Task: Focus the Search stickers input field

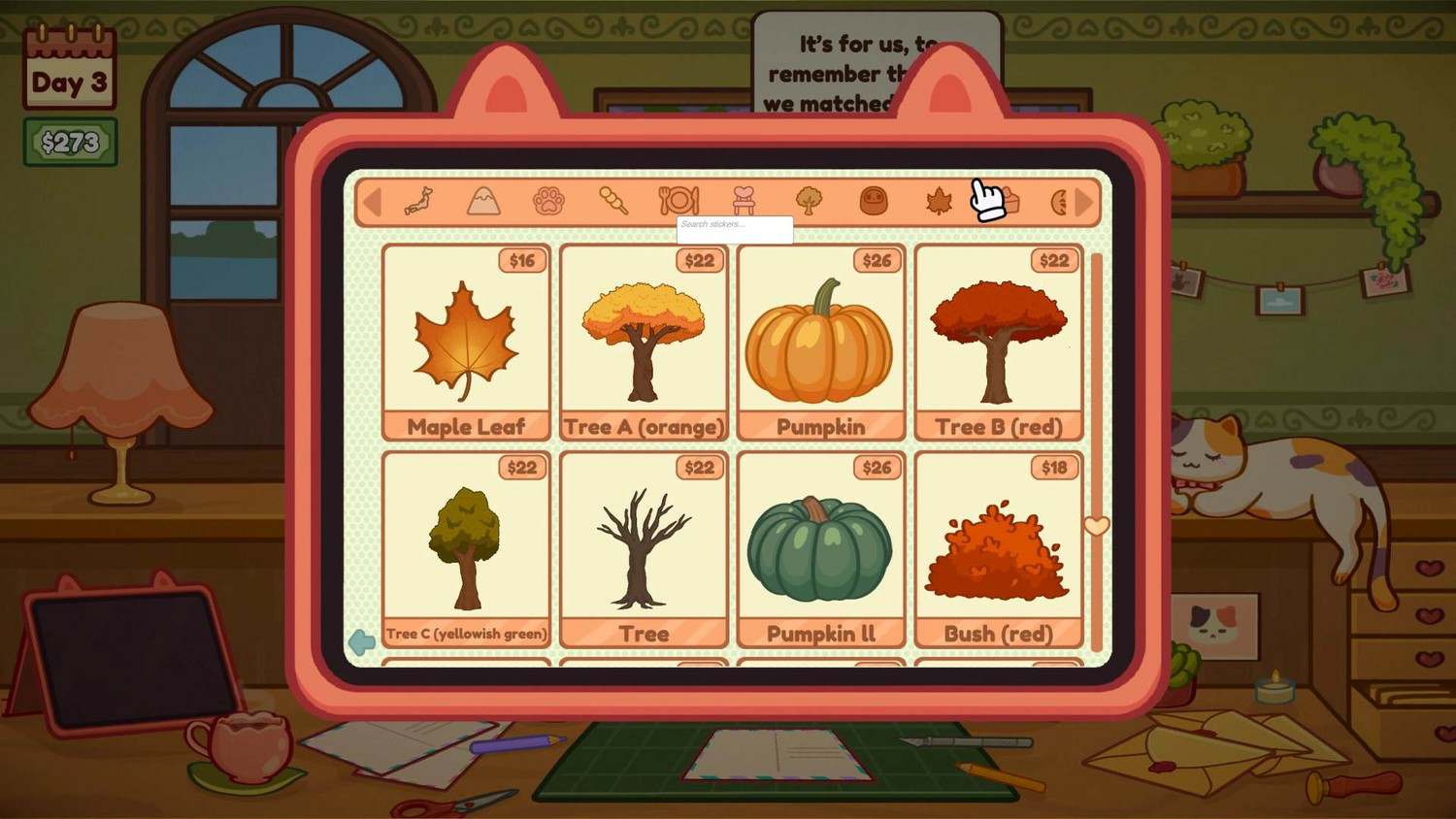Action: coord(735,229)
